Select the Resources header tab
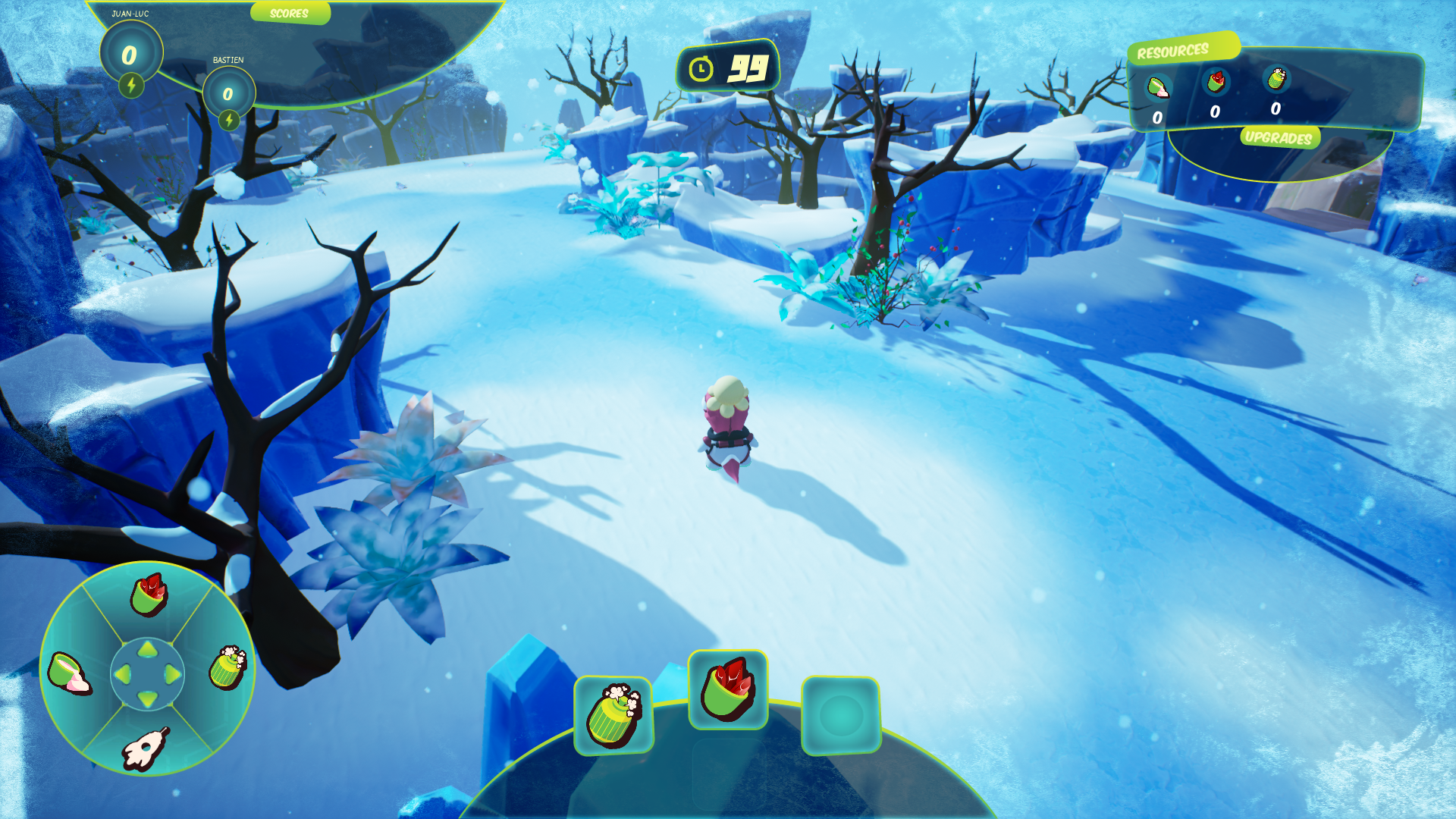Image resolution: width=1456 pixels, height=819 pixels. pyautogui.click(x=1173, y=51)
